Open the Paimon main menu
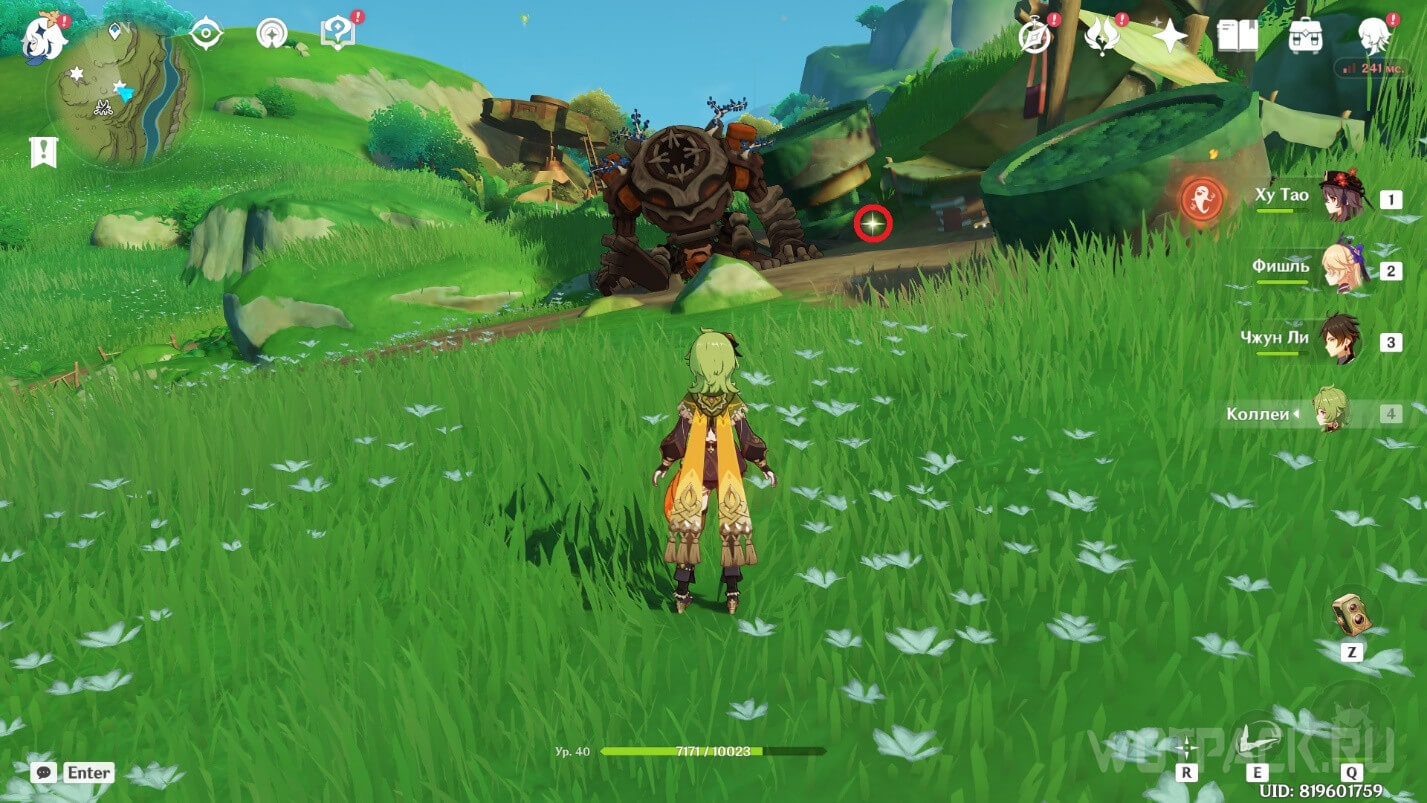The height and width of the screenshot is (803, 1427). coord(44,36)
